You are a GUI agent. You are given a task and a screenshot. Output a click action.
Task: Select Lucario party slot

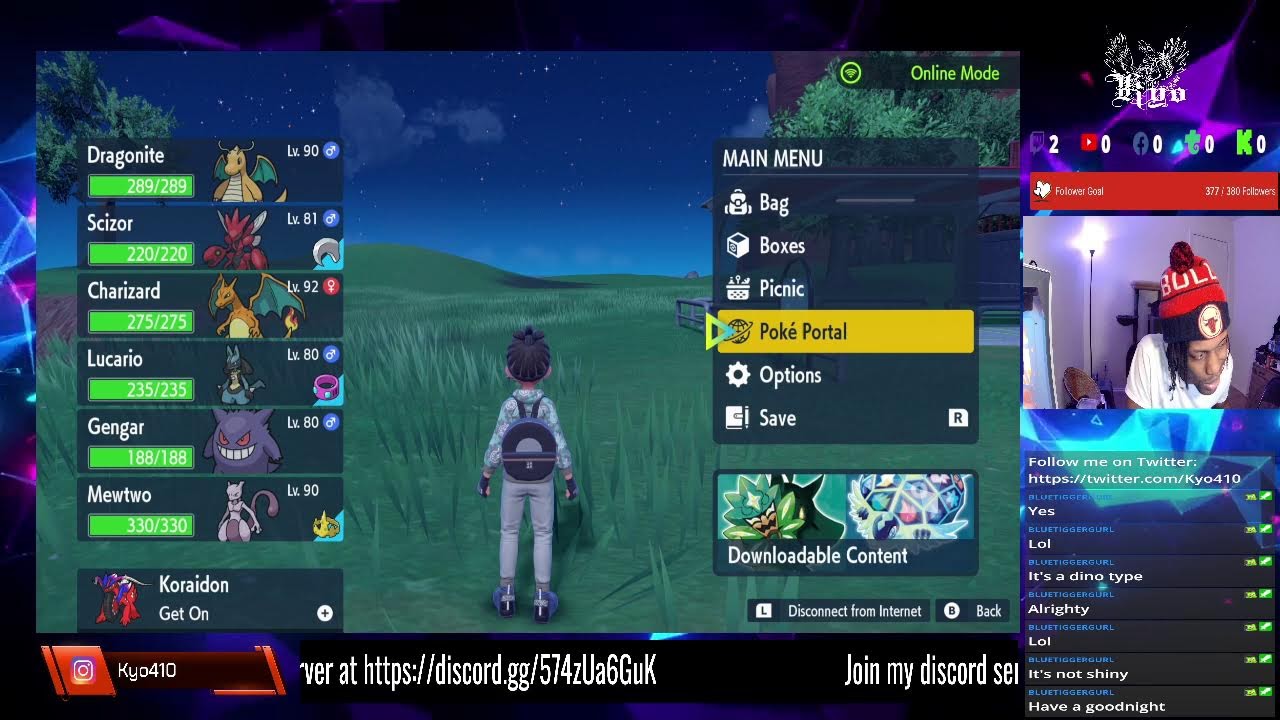[x=210, y=374]
